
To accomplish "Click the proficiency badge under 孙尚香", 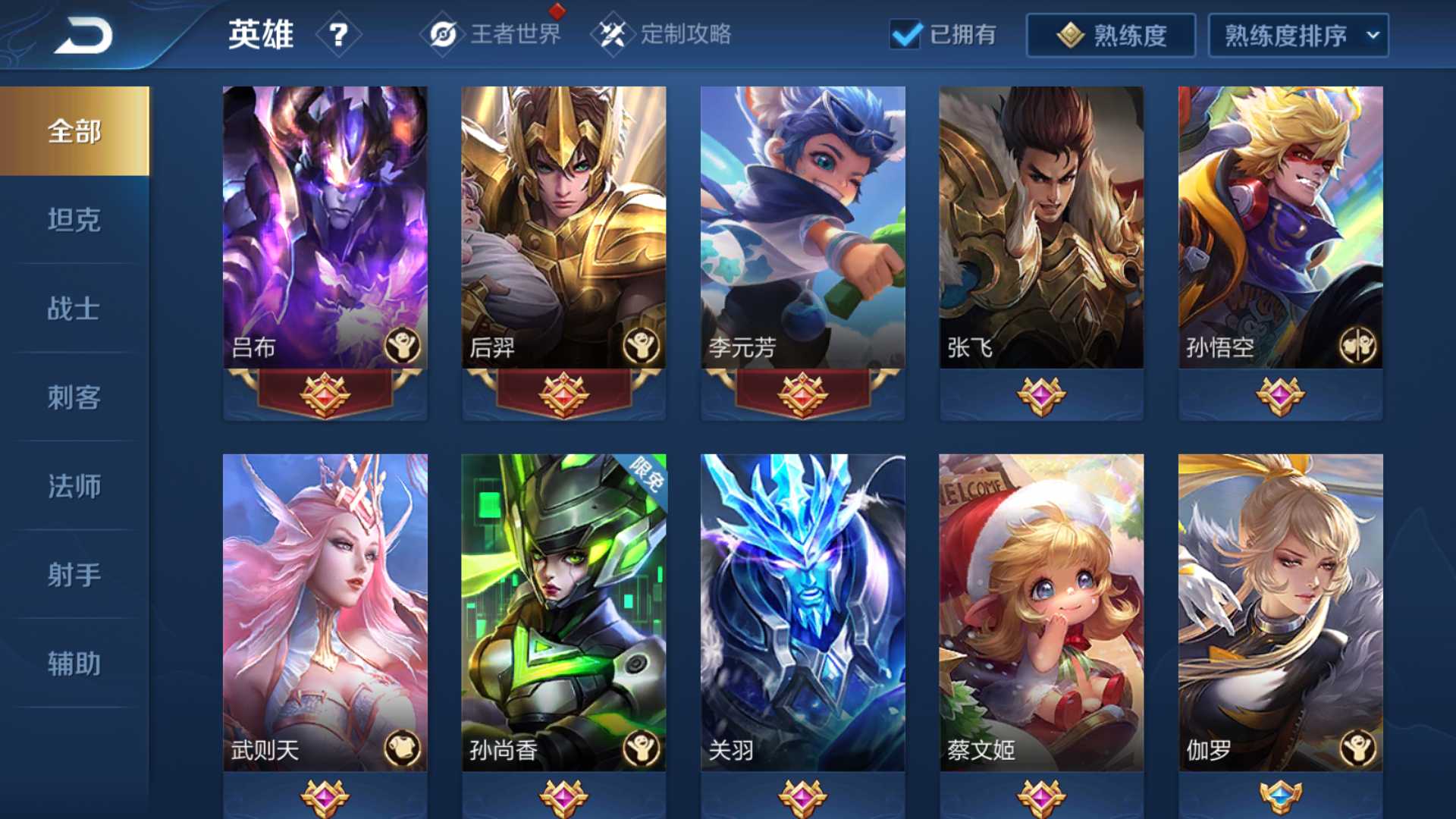I will (563, 797).
